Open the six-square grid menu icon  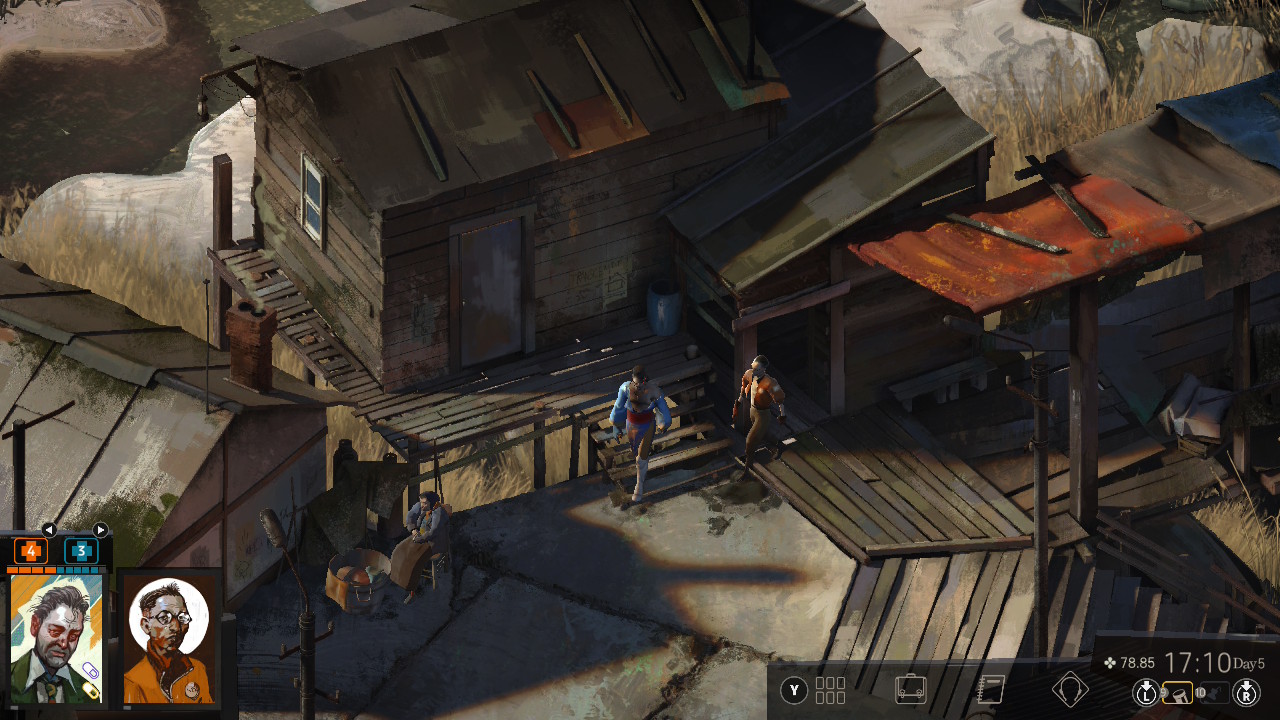point(830,690)
